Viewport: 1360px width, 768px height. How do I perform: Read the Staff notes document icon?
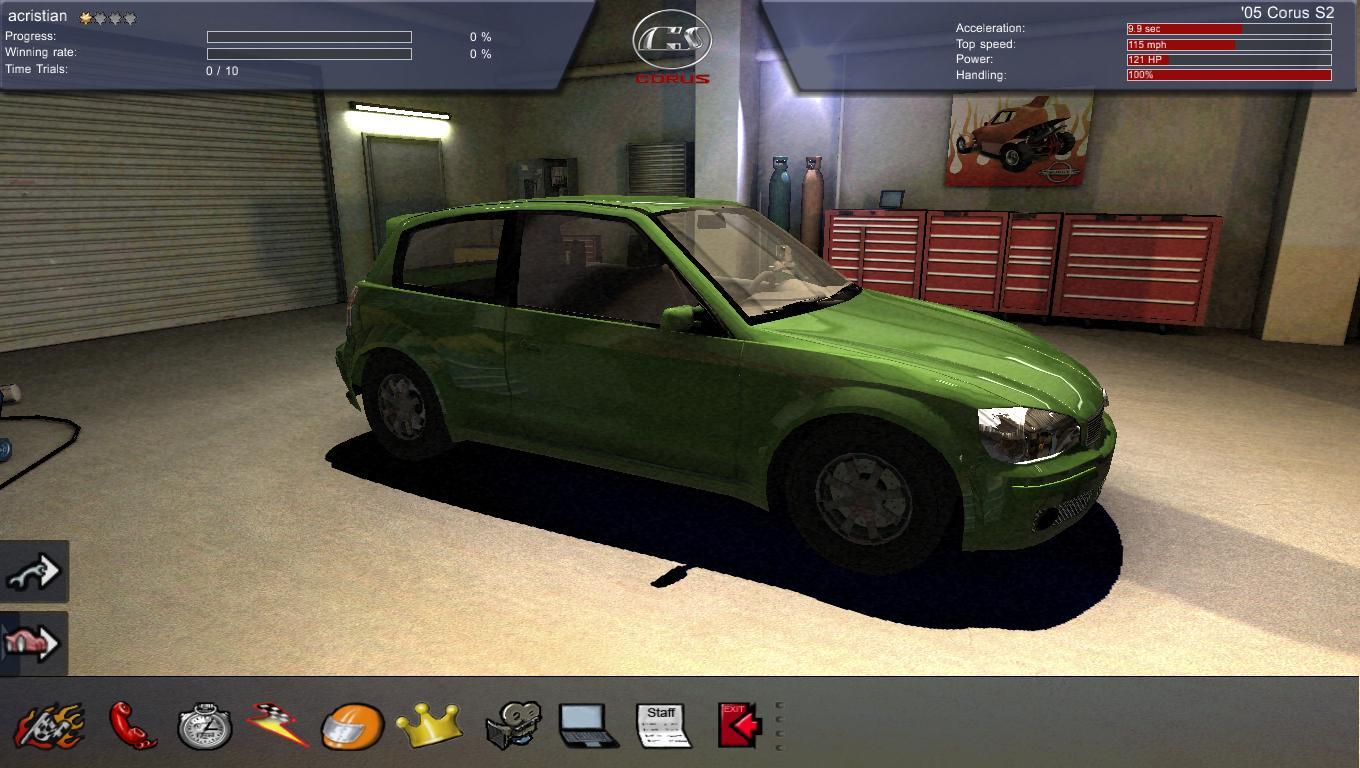661,722
